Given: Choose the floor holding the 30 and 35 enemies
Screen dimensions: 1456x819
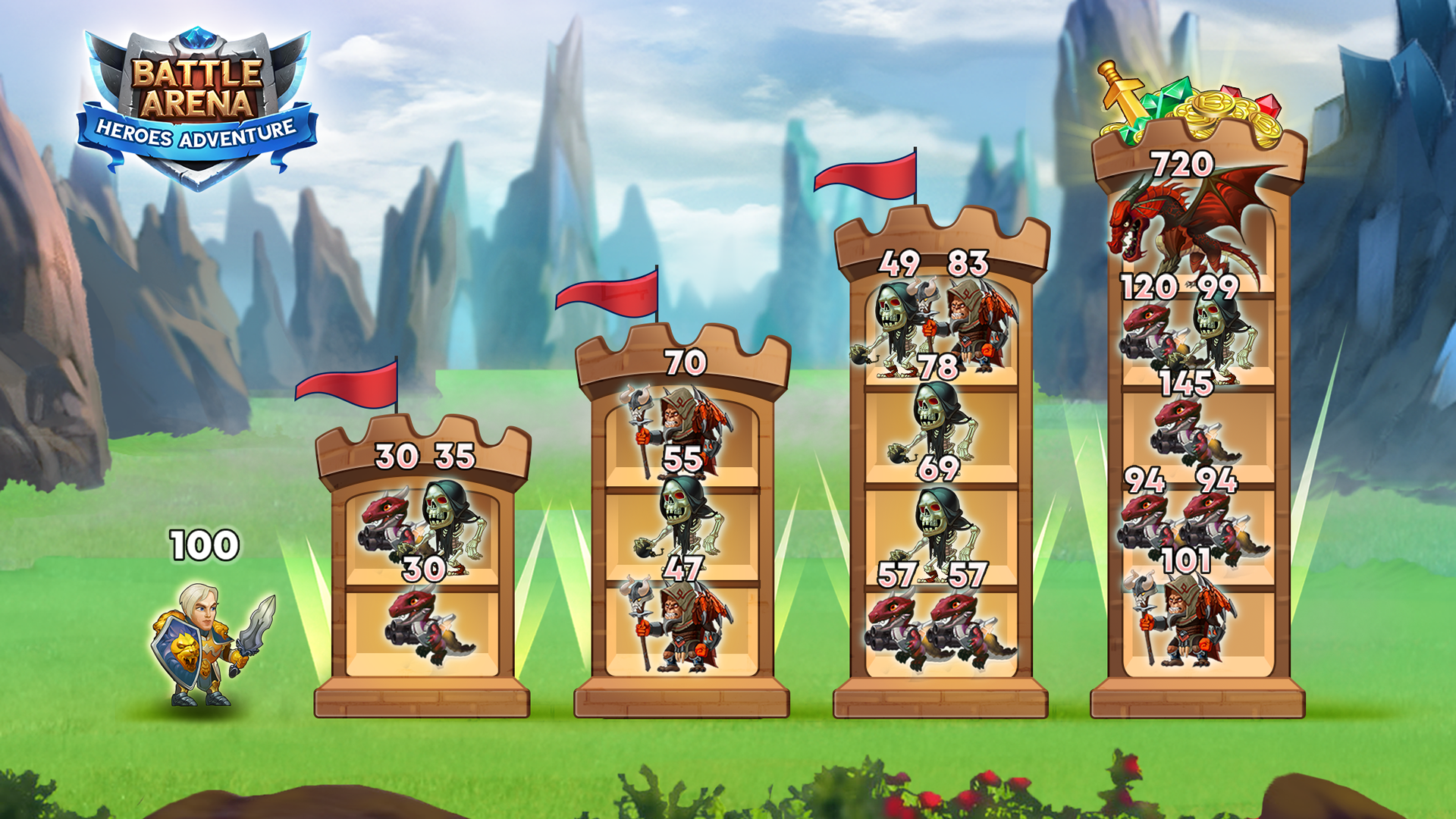Looking at the screenshot, I should pos(422,535).
